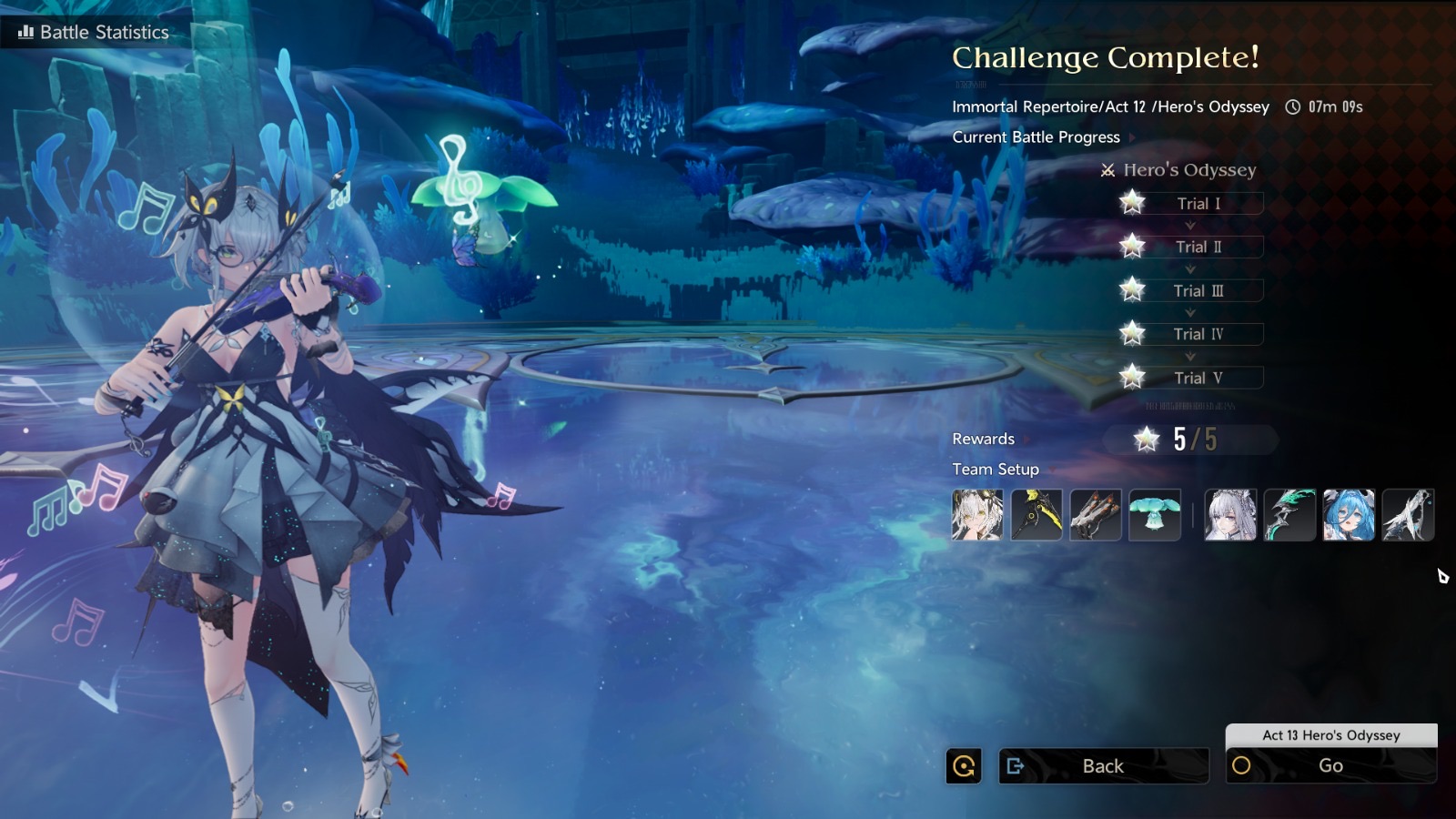Go to Act 13 Hero's Odyssey

coord(1330,766)
